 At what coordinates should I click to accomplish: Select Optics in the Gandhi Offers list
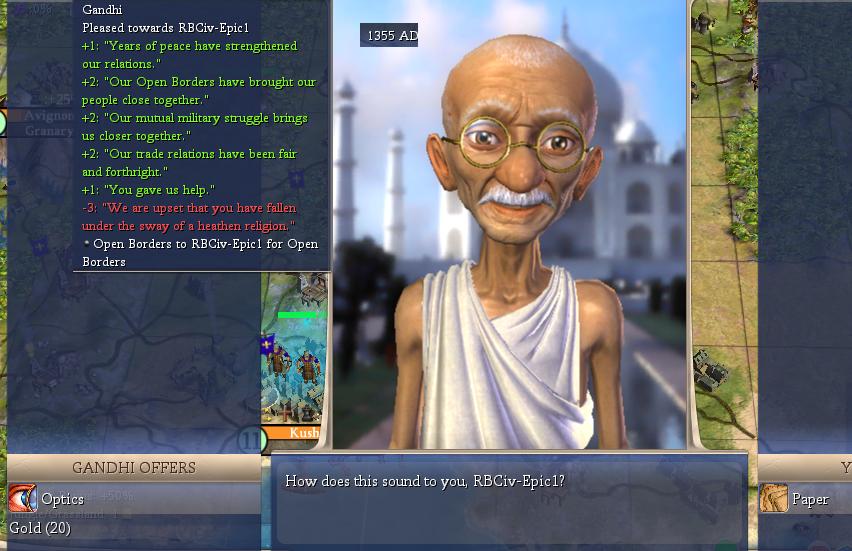62,499
